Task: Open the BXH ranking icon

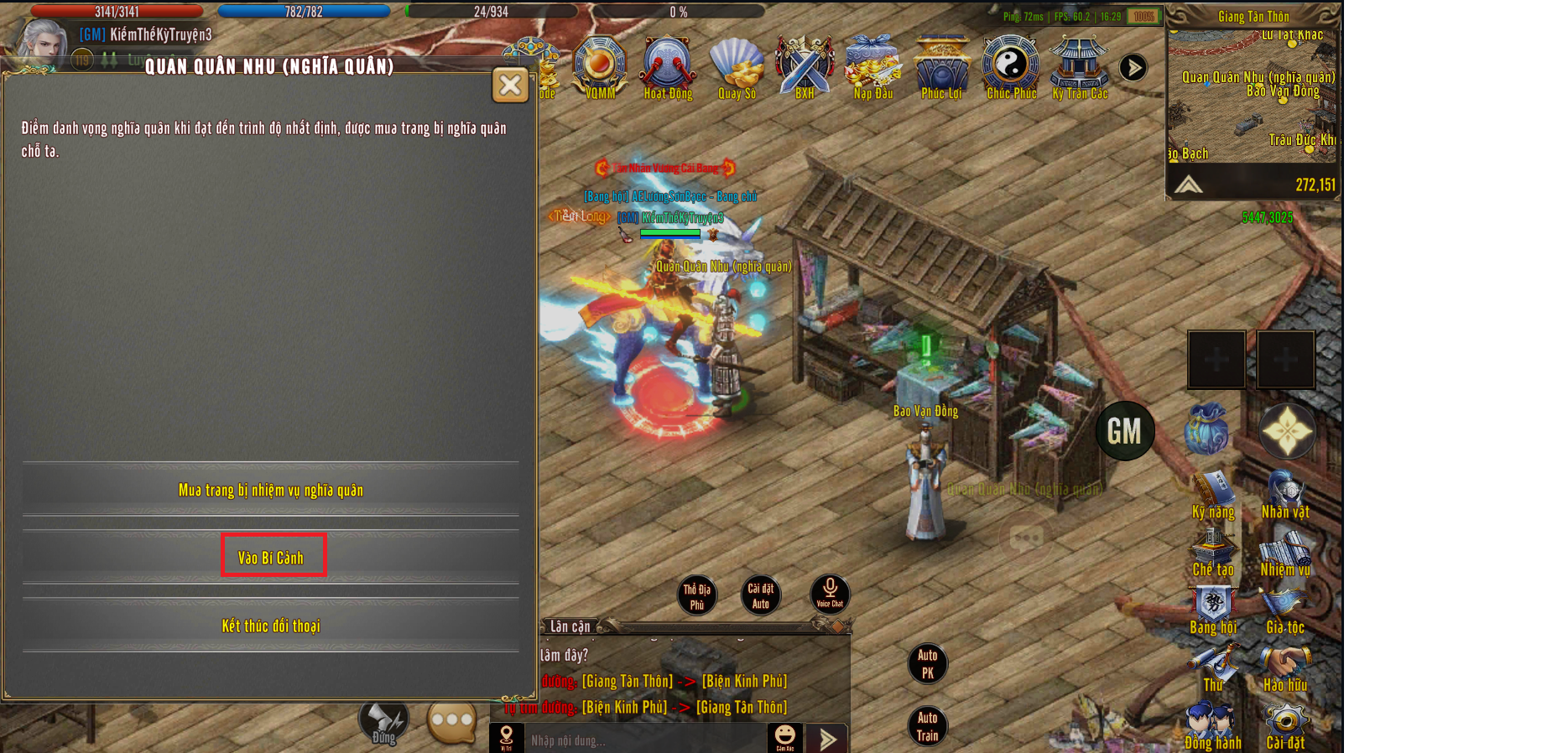Action: 805,66
